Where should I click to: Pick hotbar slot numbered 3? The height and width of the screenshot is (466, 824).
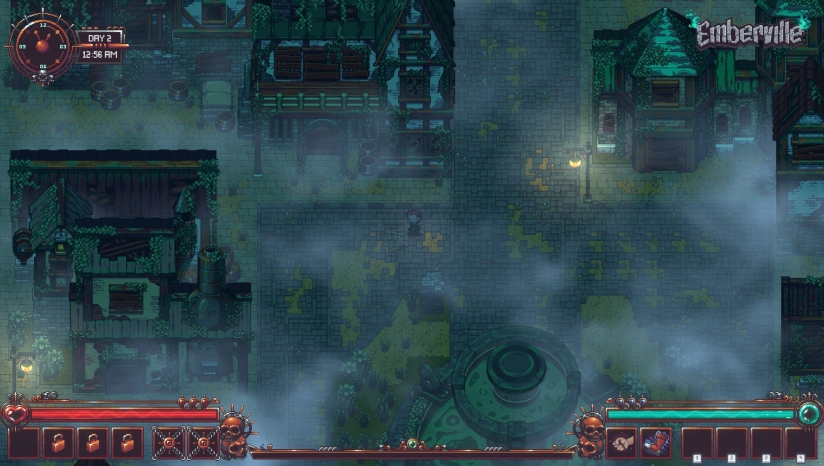[766, 443]
